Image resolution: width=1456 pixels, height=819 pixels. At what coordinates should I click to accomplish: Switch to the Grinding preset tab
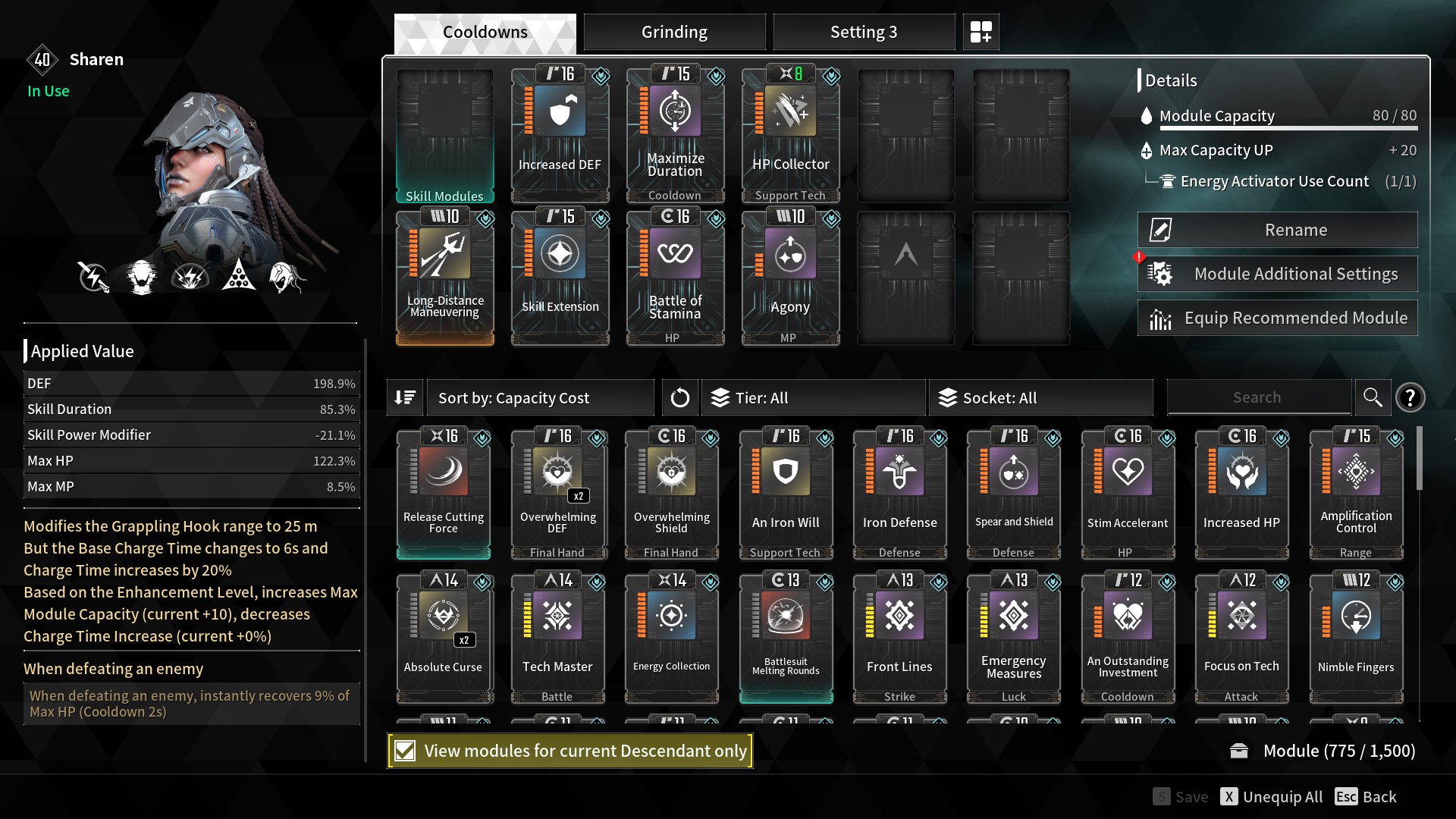click(x=674, y=32)
